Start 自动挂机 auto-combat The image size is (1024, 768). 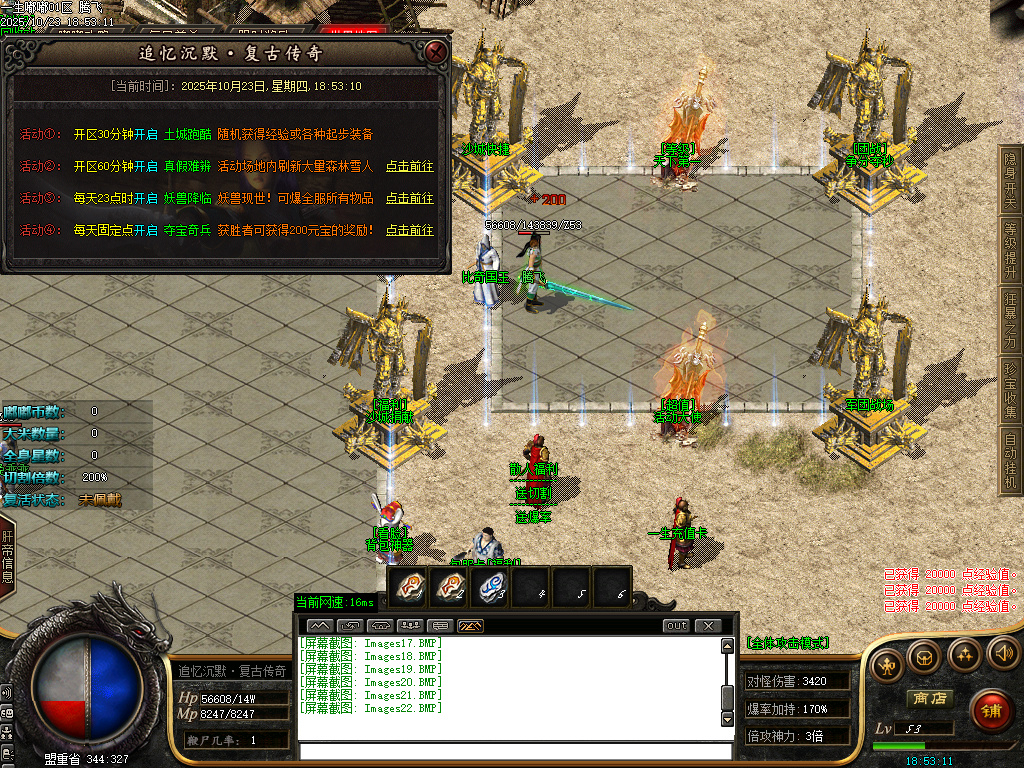click(x=1010, y=459)
